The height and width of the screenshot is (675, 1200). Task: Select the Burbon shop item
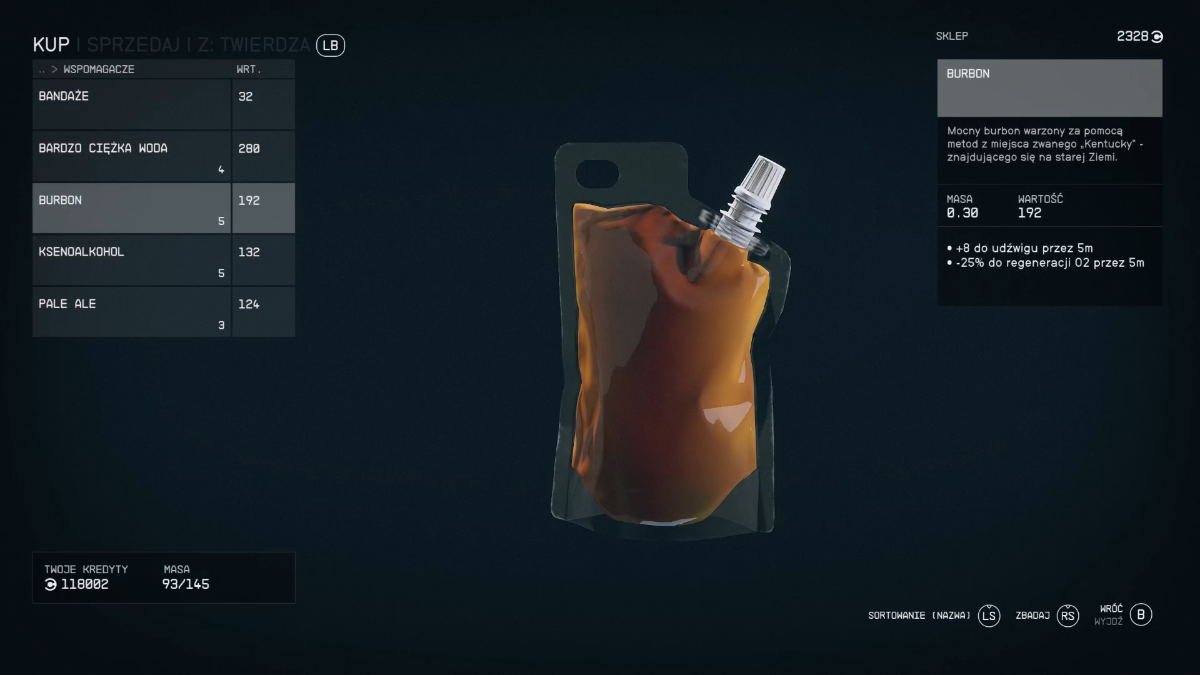click(132, 208)
